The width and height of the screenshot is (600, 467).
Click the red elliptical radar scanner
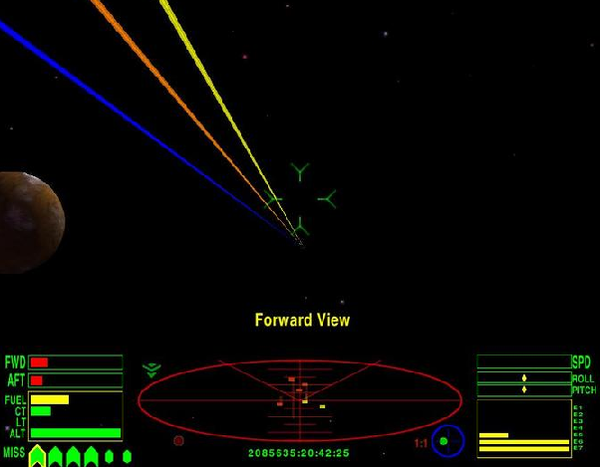pos(299,400)
